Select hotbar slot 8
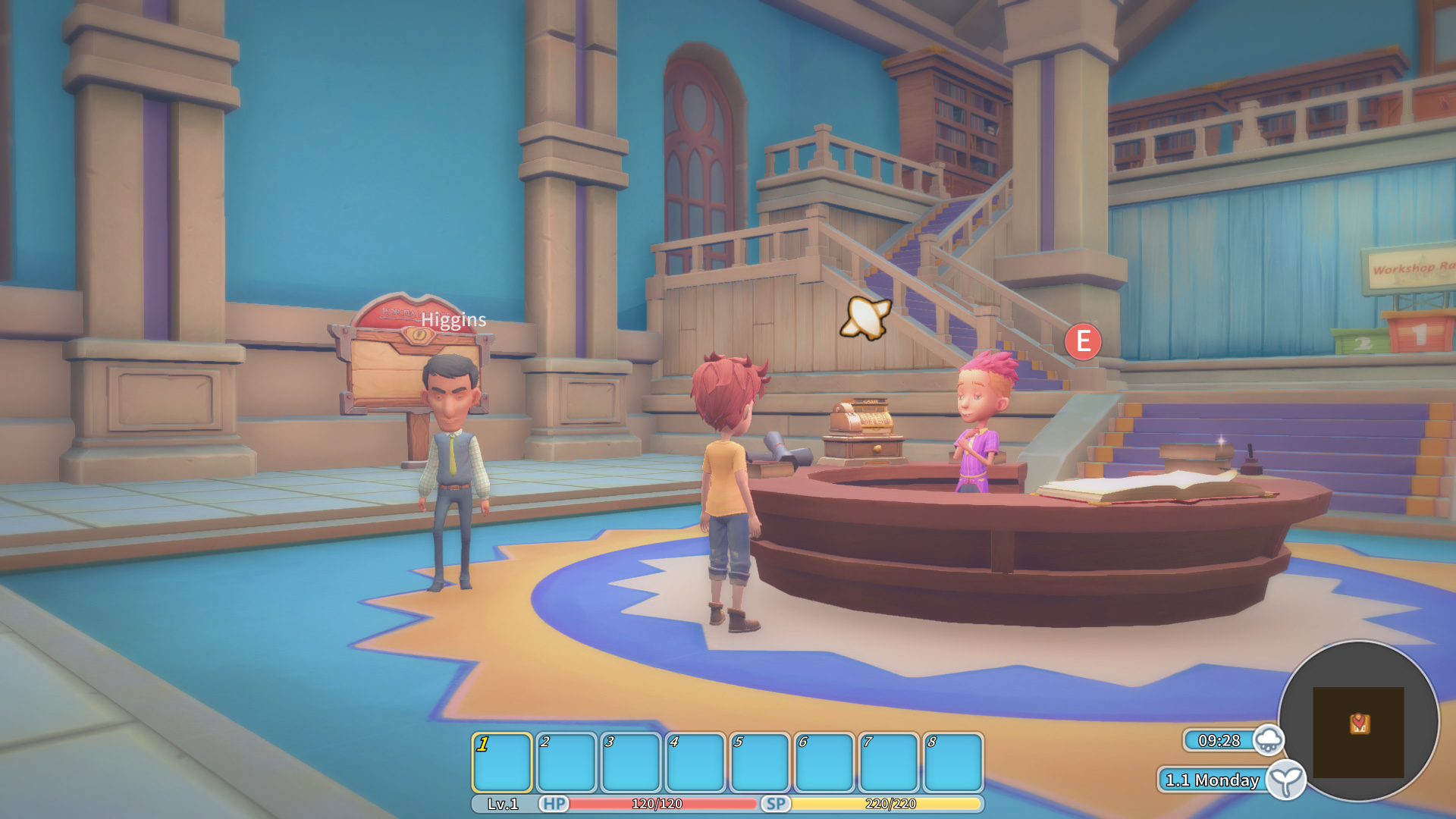The width and height of the screenshot is (1456, 819). (x=954, y=762)
